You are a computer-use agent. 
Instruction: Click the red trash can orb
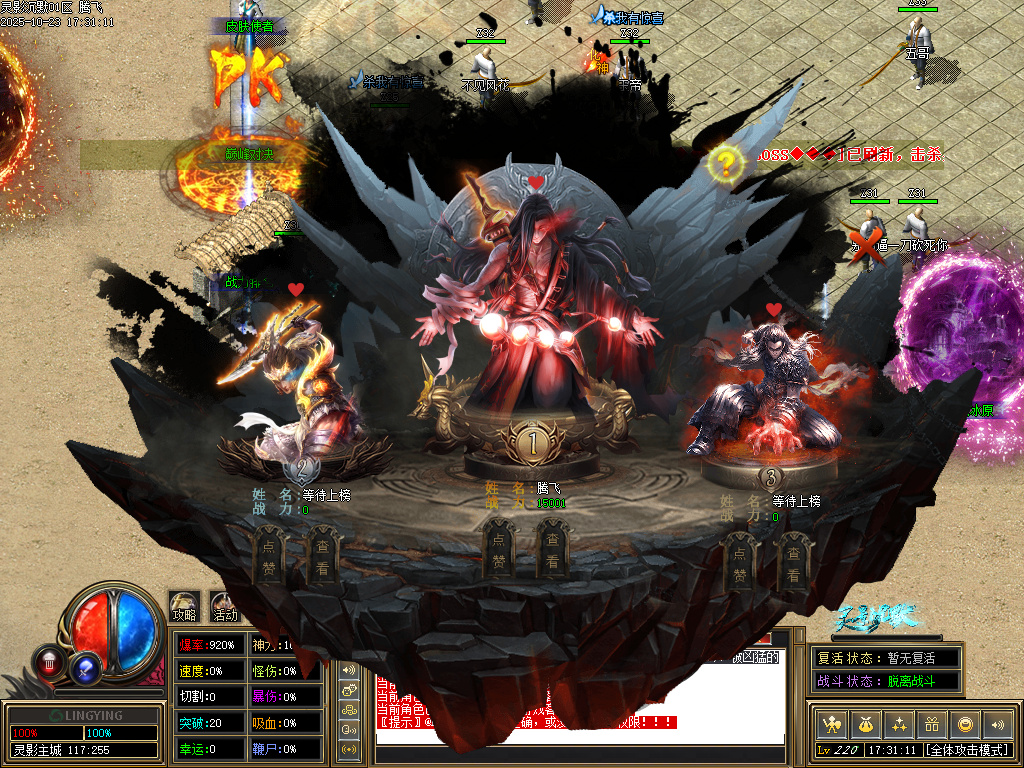[49, 661]
